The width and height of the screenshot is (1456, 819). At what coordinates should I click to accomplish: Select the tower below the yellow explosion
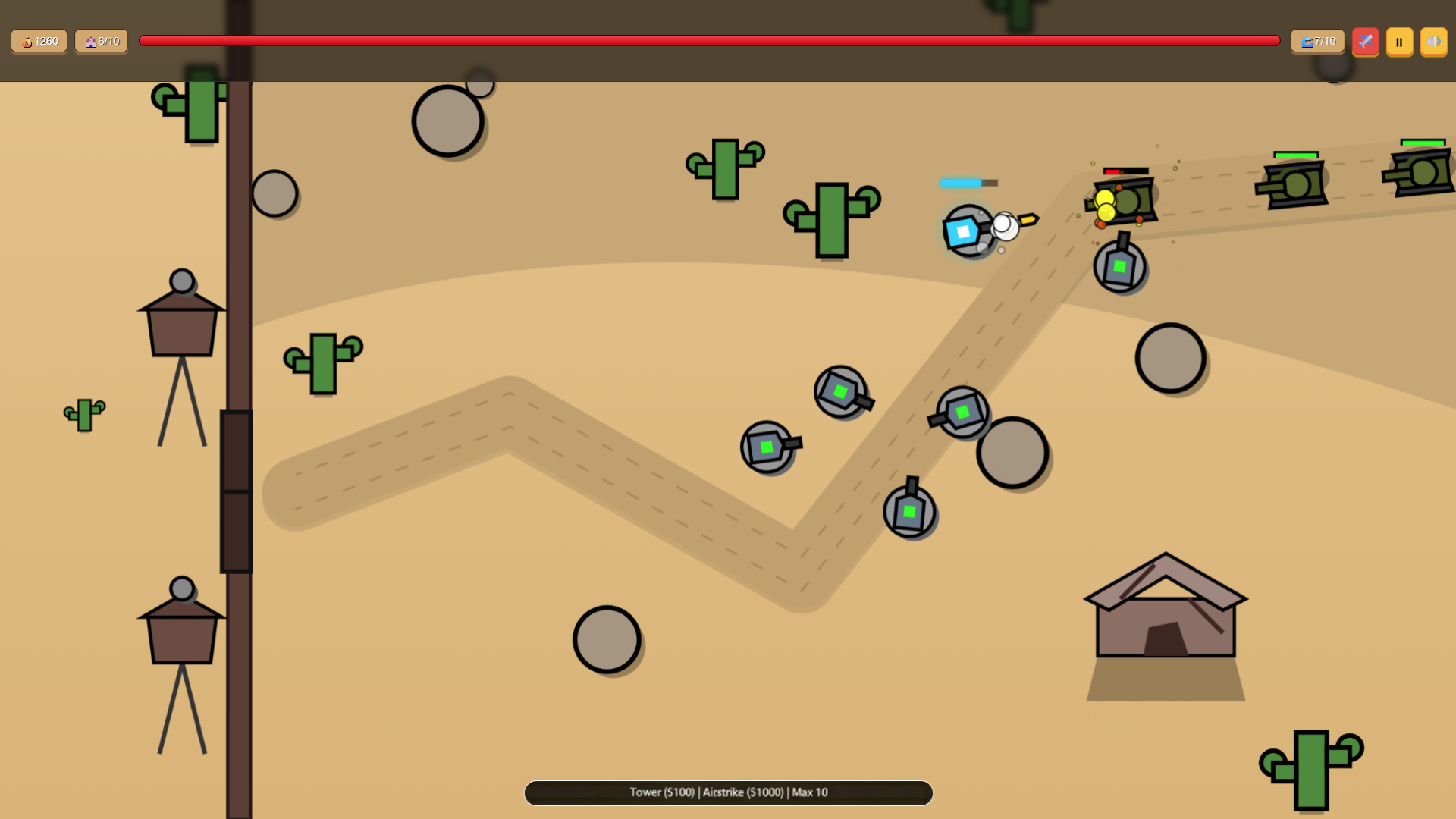pos(1120,267)
